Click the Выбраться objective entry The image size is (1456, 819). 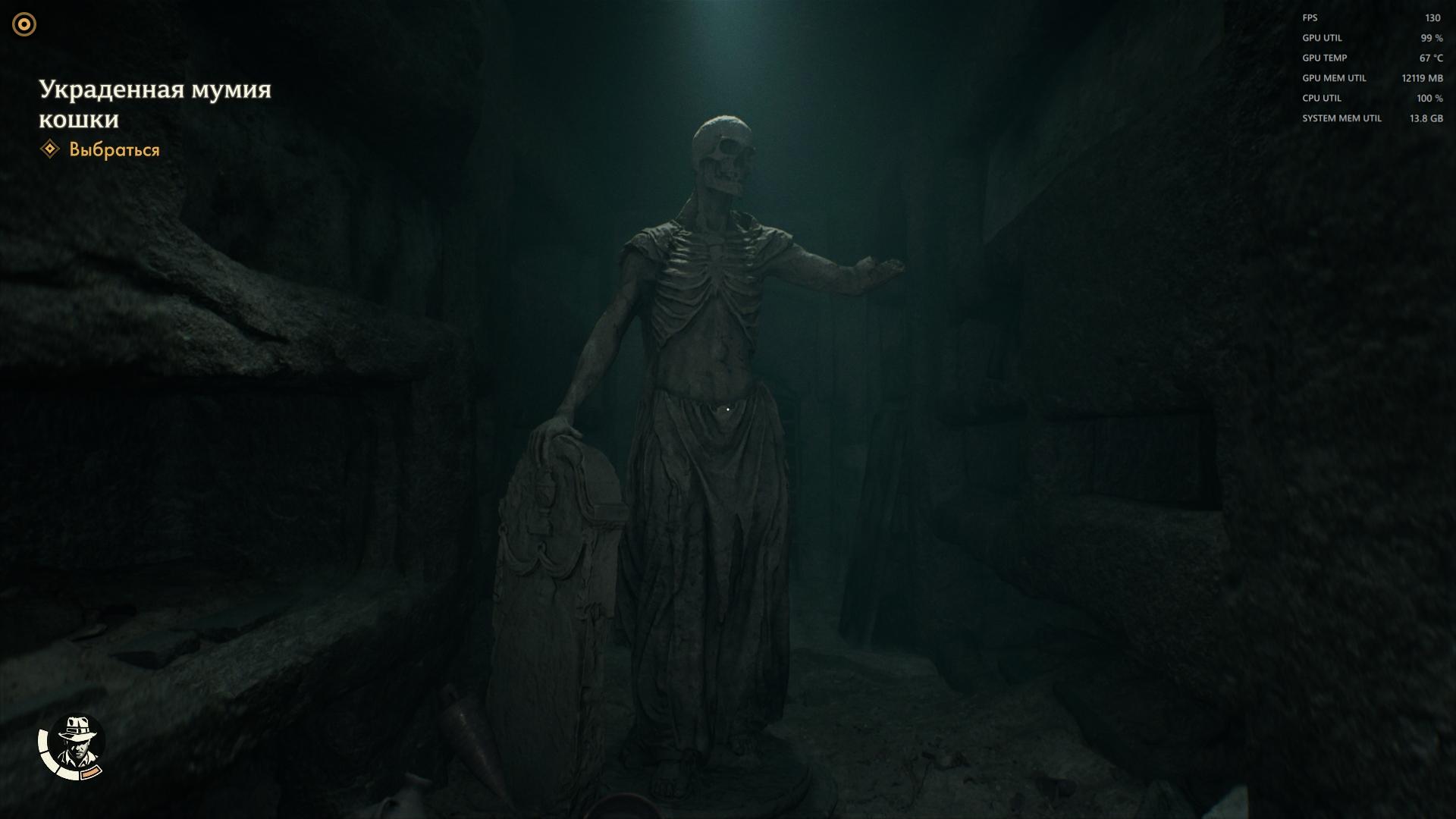115,149
